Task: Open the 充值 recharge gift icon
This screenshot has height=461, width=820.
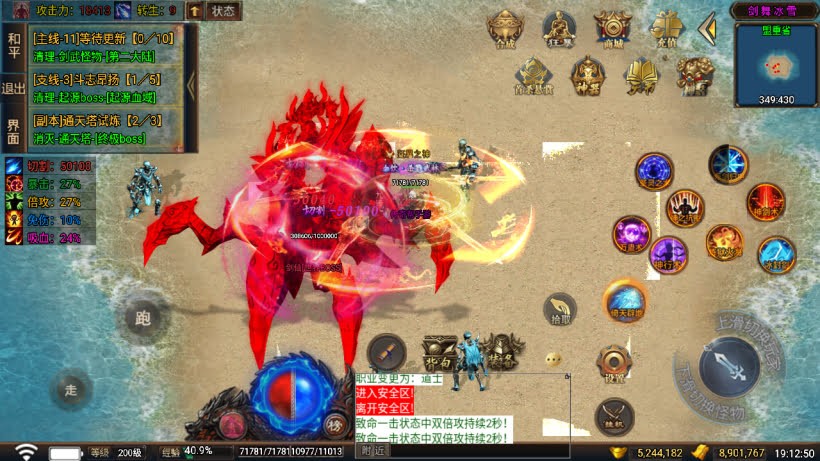Action: (x=665, y=28)
